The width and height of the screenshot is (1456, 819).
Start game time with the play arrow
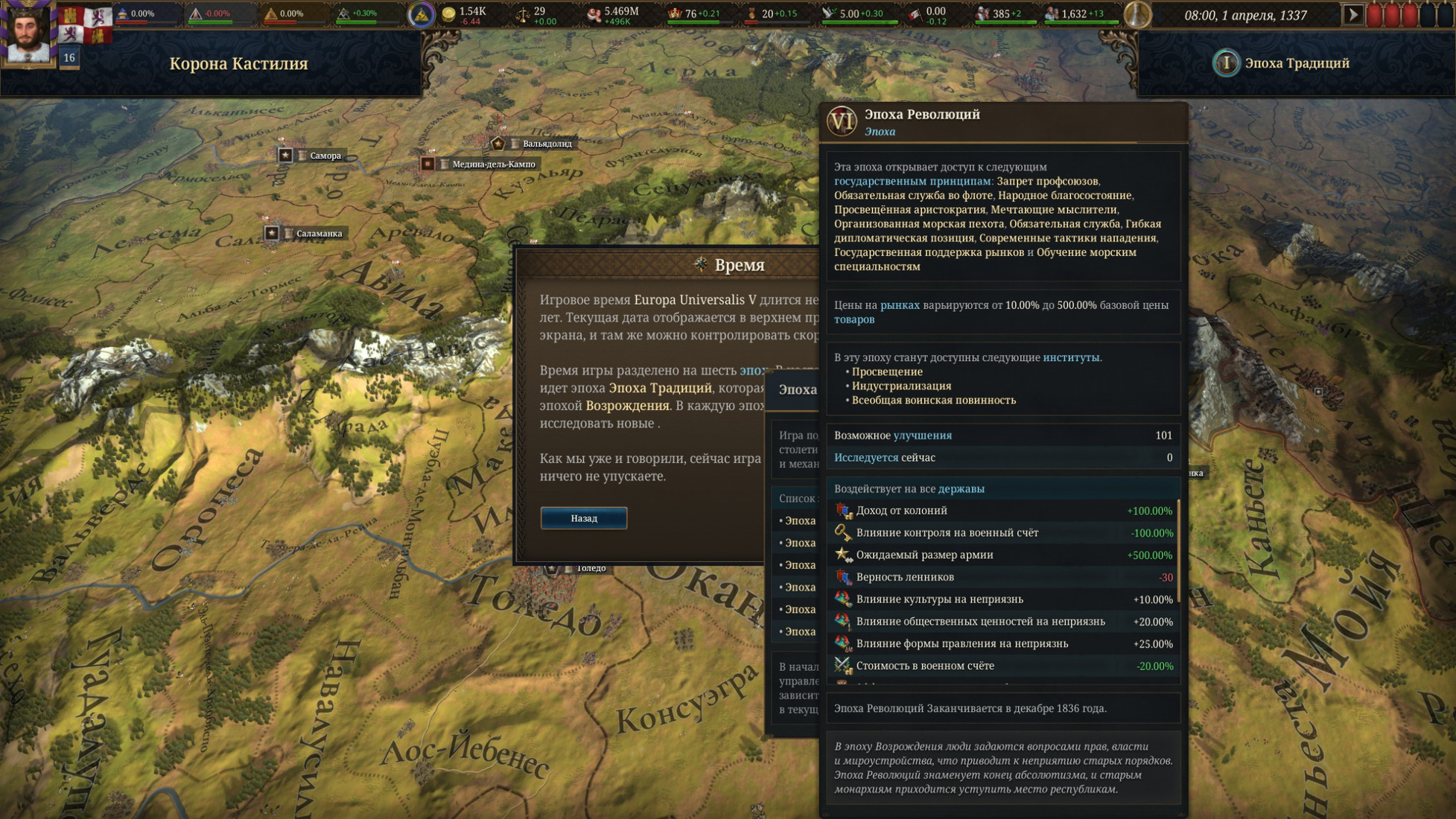click(x=1352, y=15)
